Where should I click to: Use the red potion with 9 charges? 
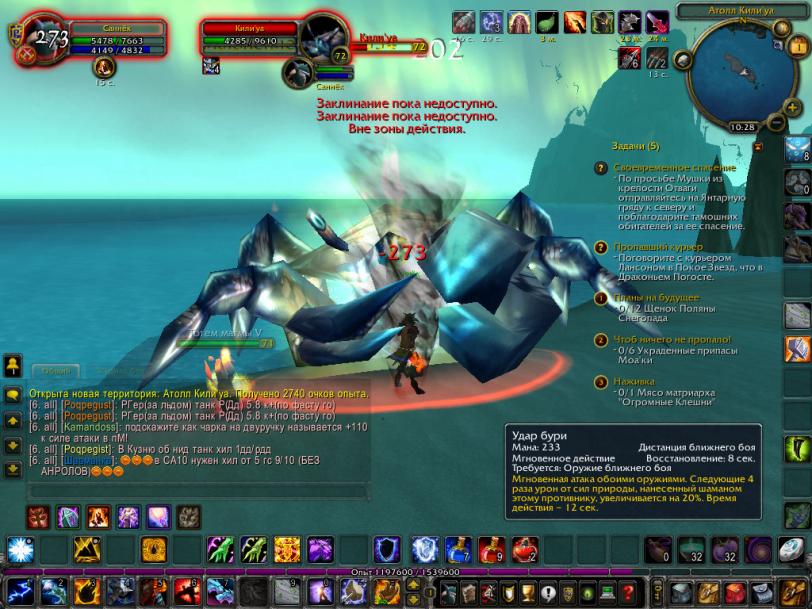click(491, 549)
